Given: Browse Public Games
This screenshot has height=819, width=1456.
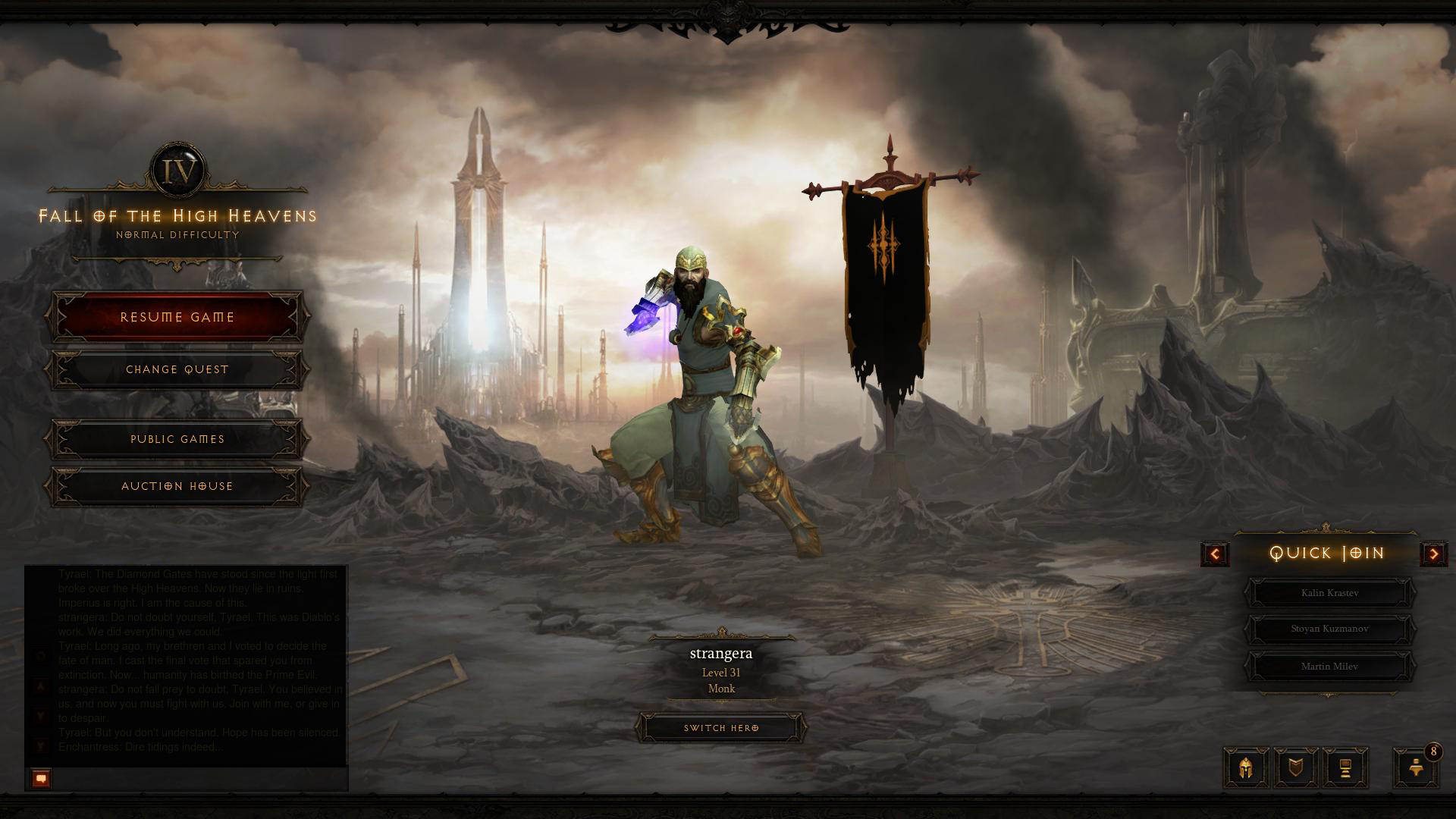Looking at the screenshot, I should point(177,439).
